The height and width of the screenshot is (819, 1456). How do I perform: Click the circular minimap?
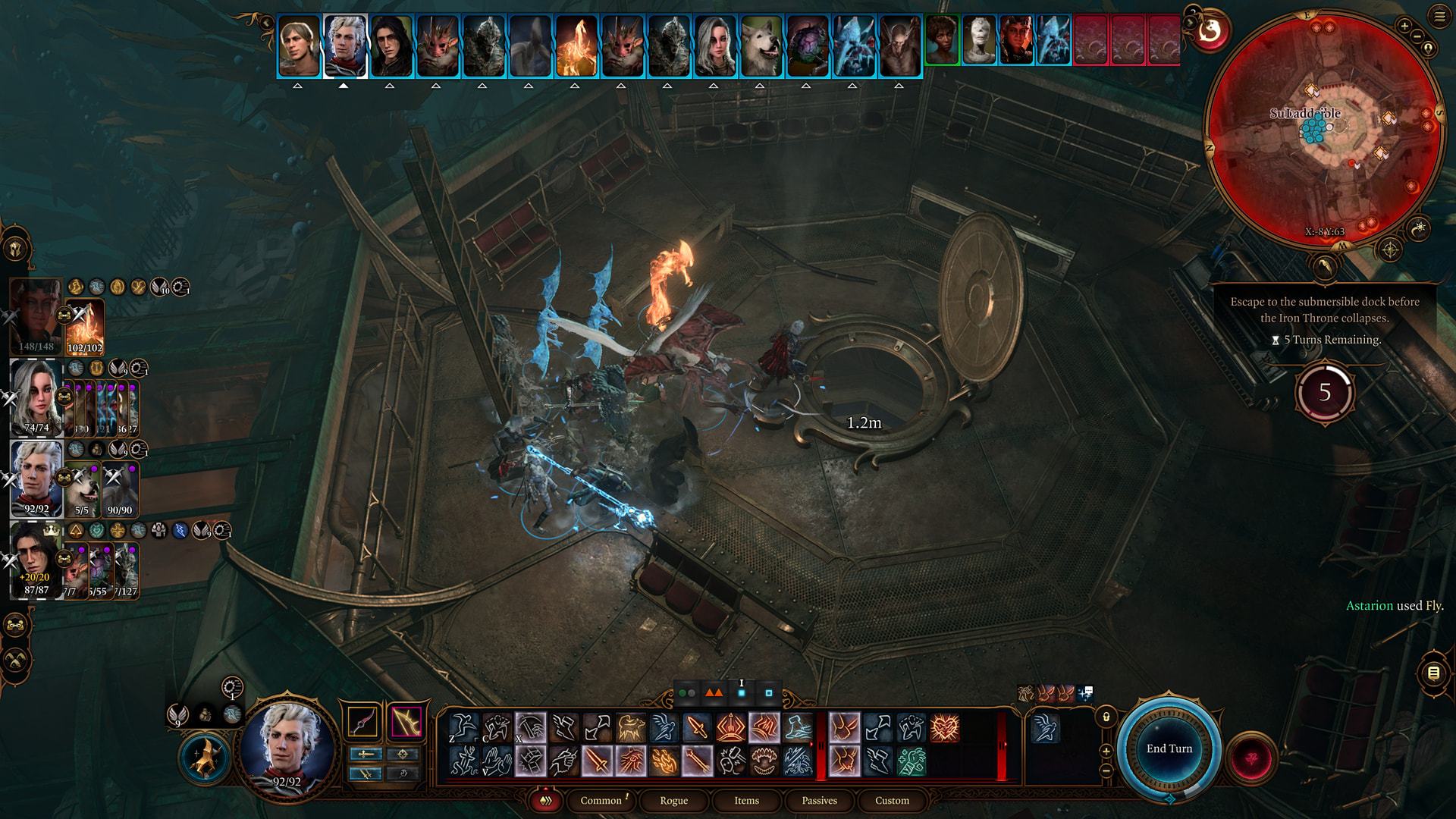pos(1324,129)
